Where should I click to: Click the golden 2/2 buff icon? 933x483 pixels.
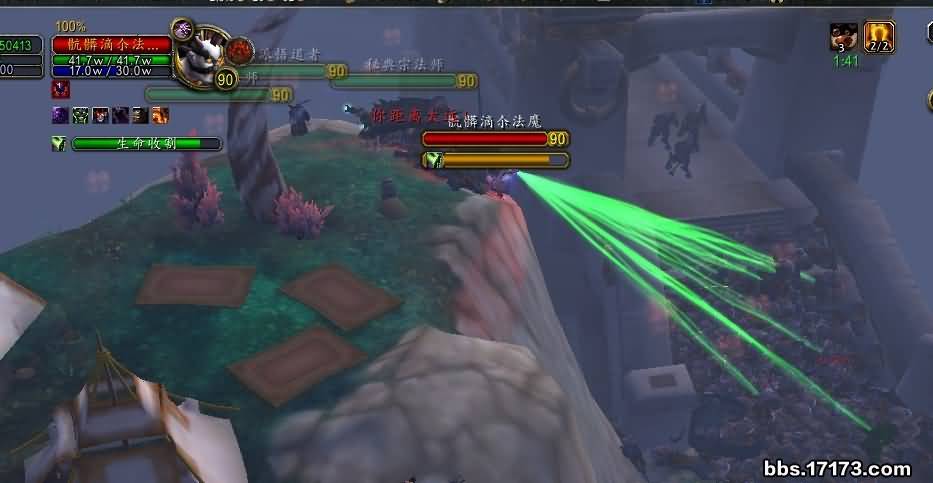pyautogui.click(x=879, y=37)
